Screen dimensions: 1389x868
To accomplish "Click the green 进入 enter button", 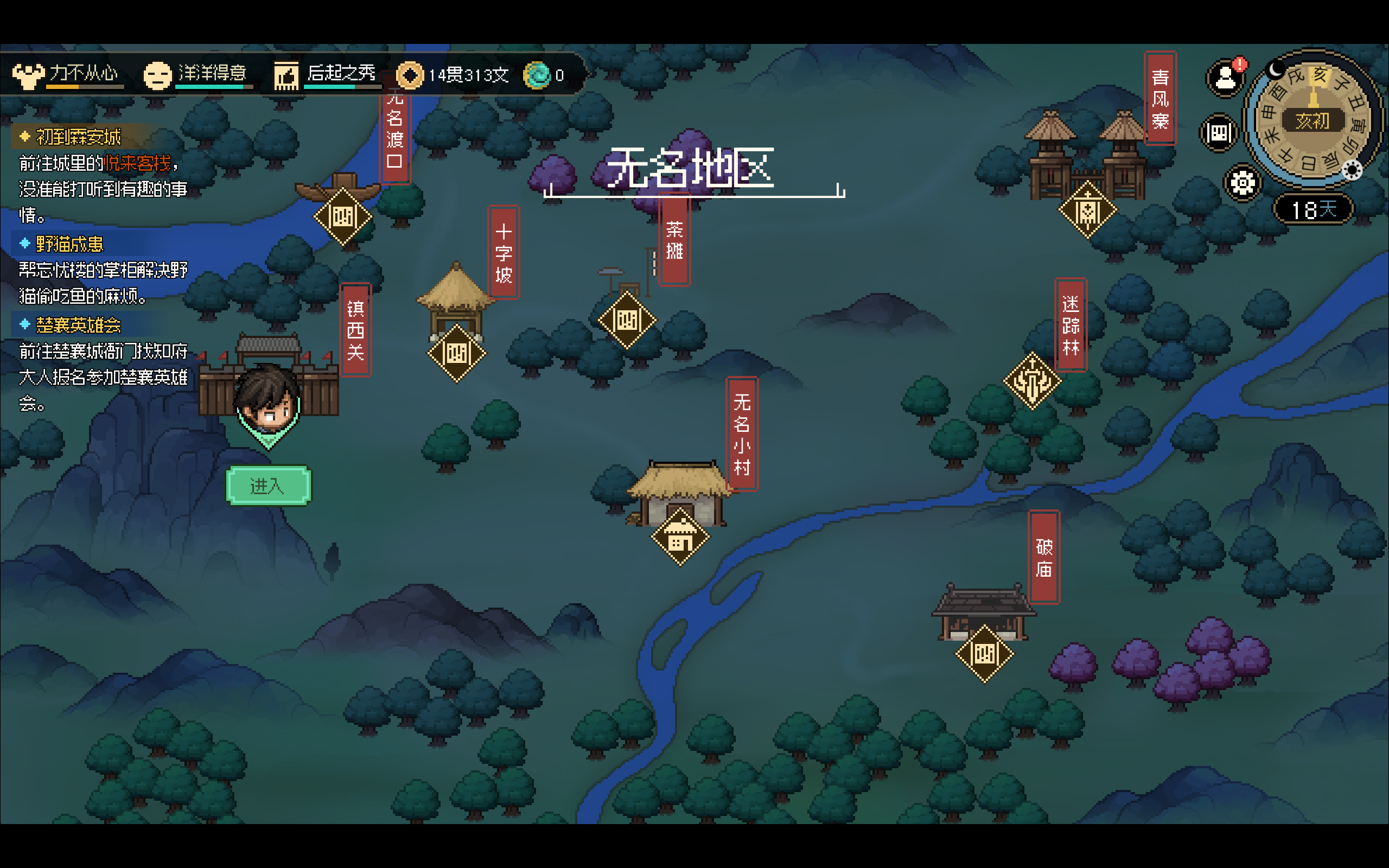I will (268, 486).
